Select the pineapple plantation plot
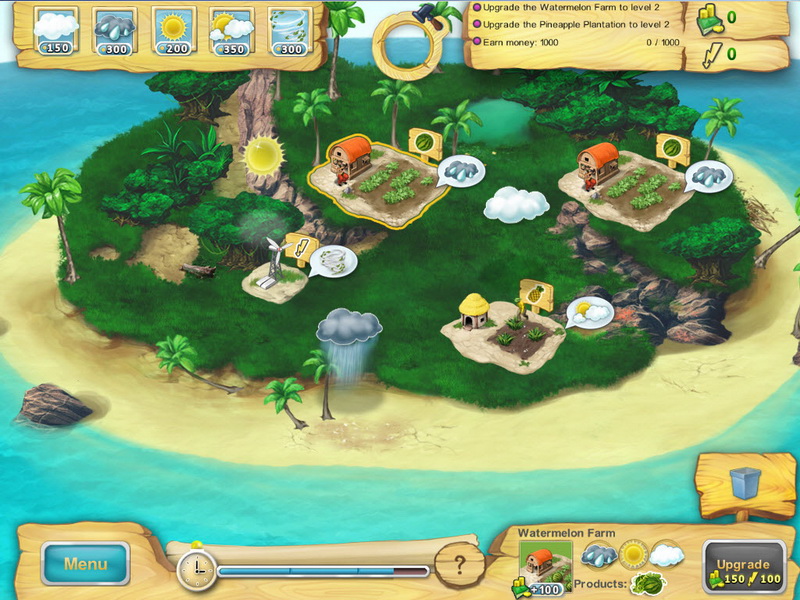The image size is (800, 600). click(x=503, y=335)
